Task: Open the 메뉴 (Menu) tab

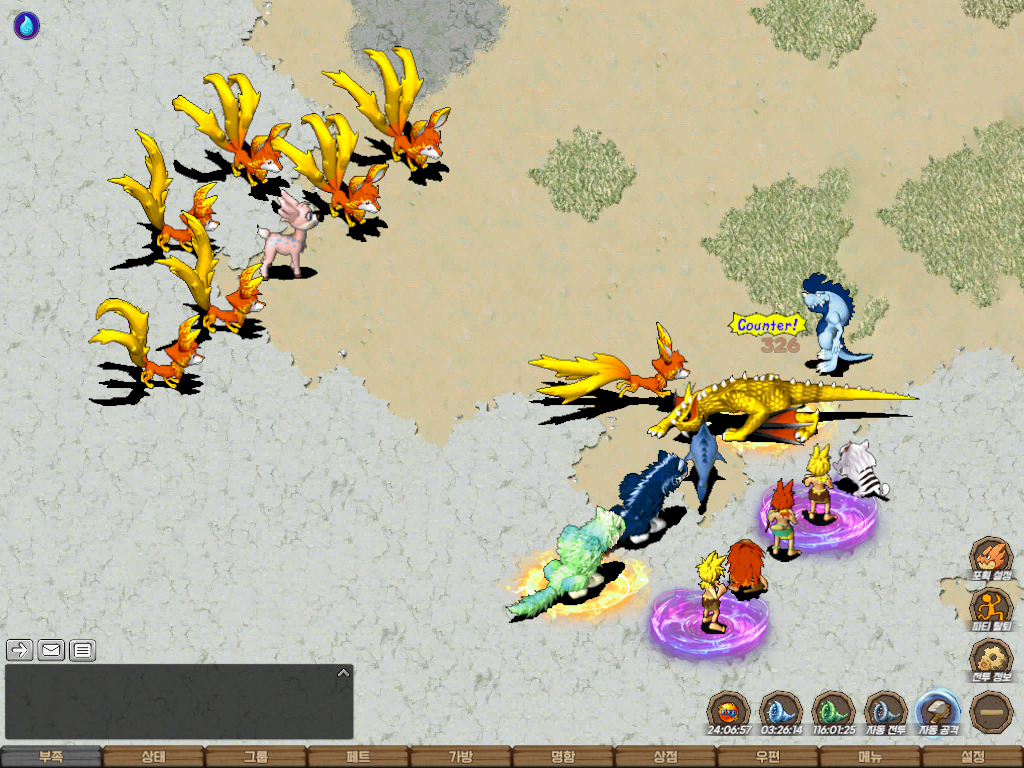Action: pyautogui.click(x=869, y=757)
